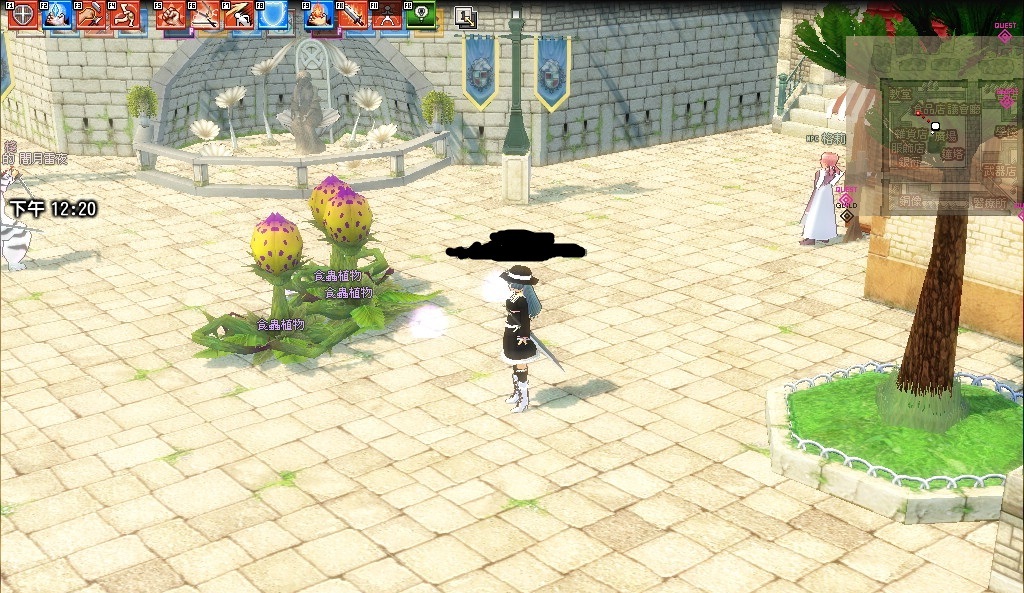1024x593 pixels.
Task: Click the hotbar page switch button
Action: click(x=465, y=17)
